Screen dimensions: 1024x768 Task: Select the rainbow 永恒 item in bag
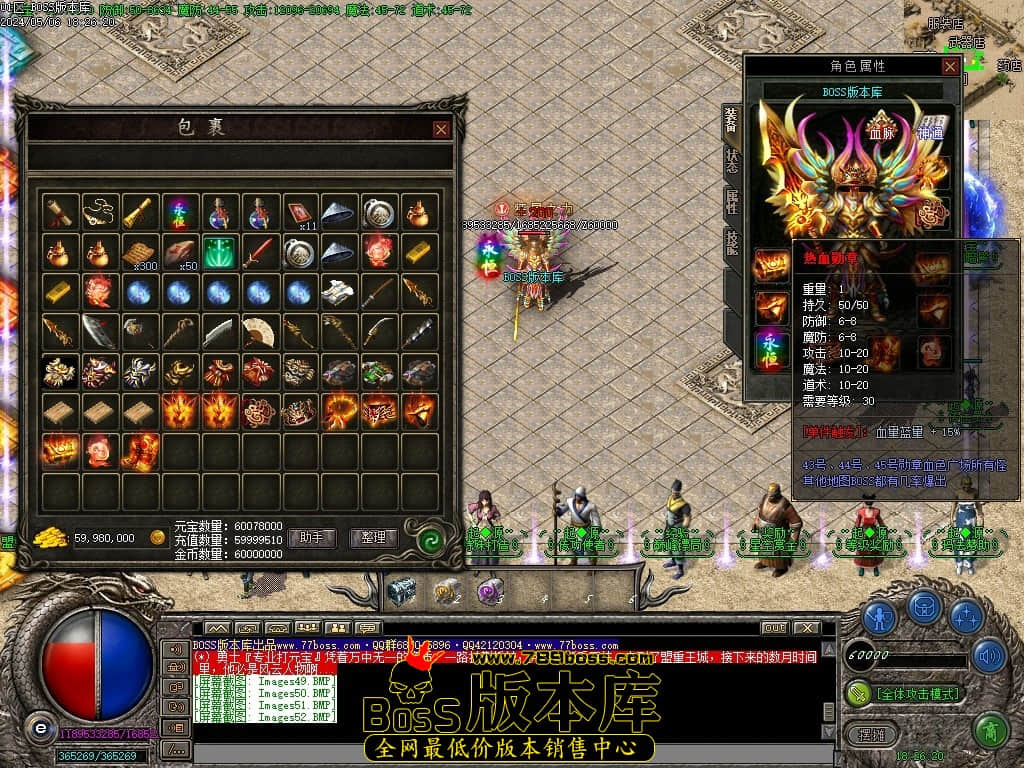[179, 211]
